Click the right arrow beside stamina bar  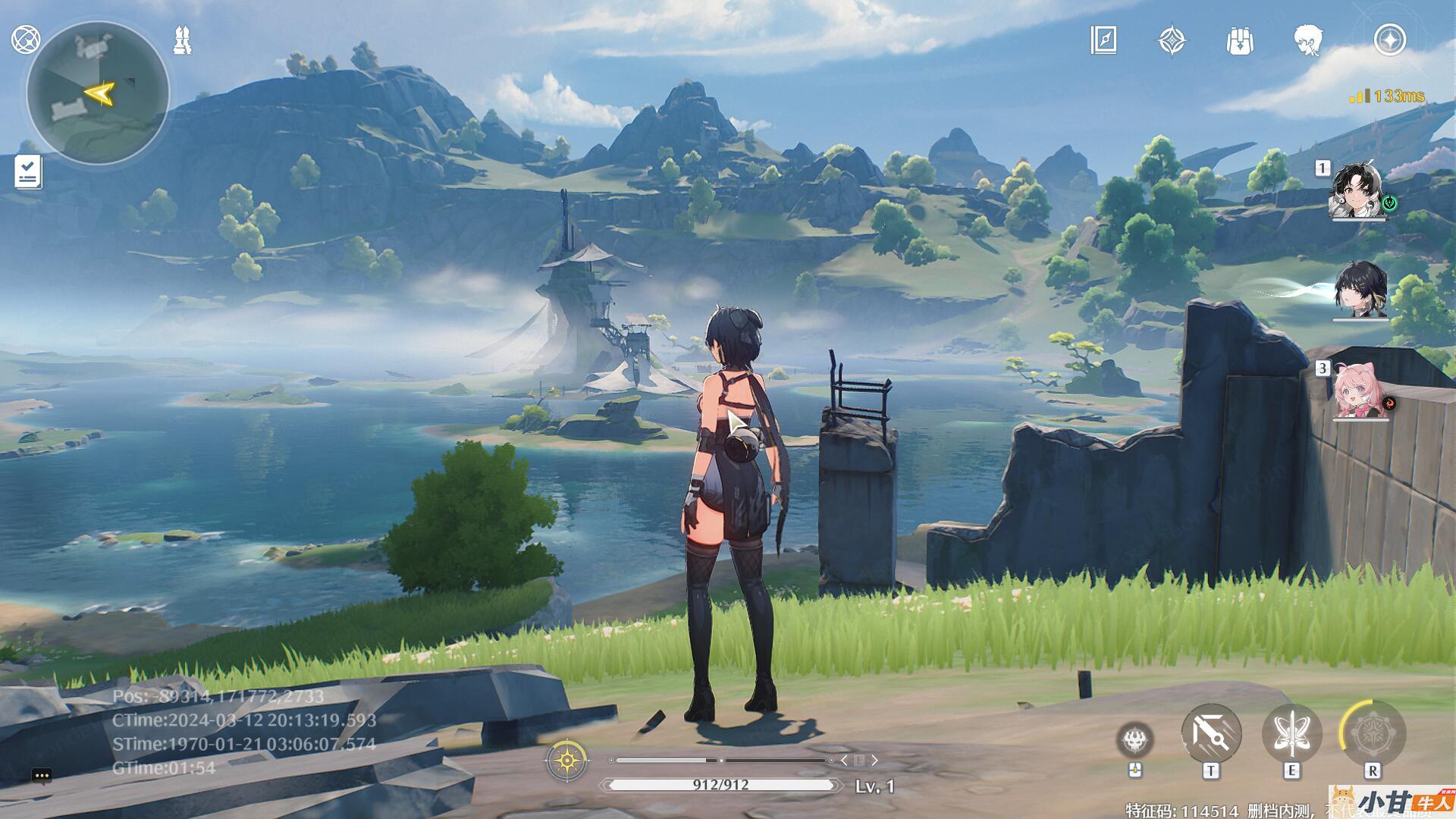click(874, 760)
